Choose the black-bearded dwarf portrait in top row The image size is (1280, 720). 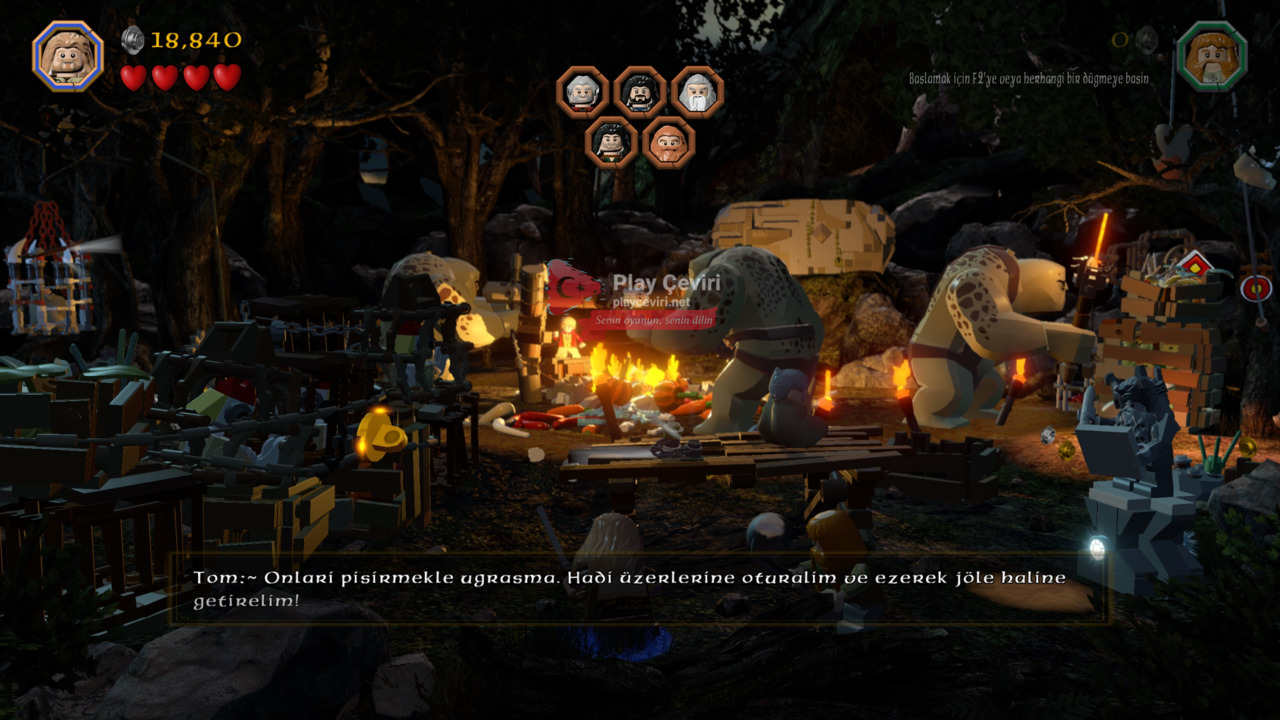point(640,93)
